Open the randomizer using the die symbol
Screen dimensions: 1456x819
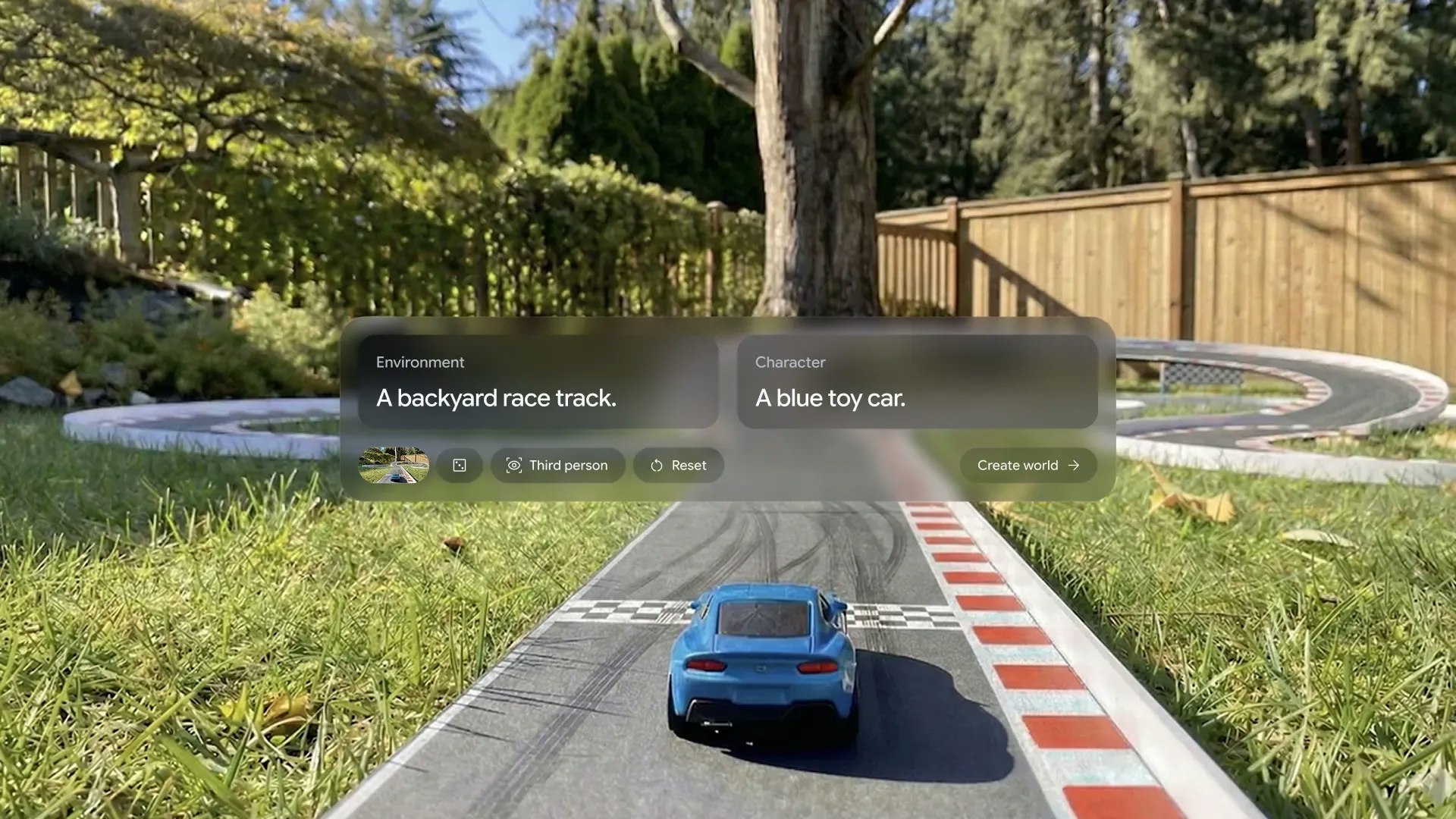click(460, 465)
